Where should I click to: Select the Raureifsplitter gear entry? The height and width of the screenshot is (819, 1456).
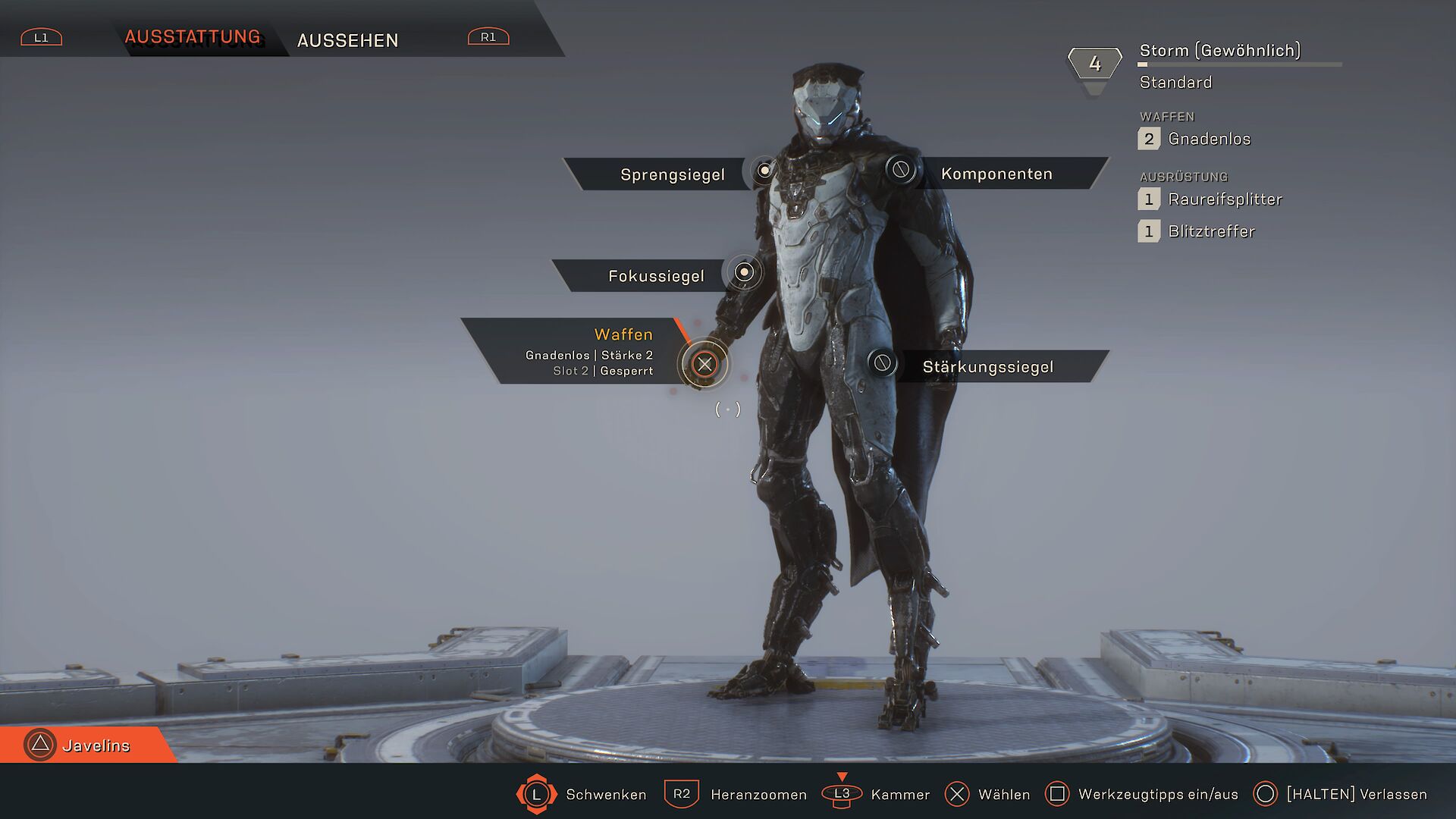pos(1224,199)
